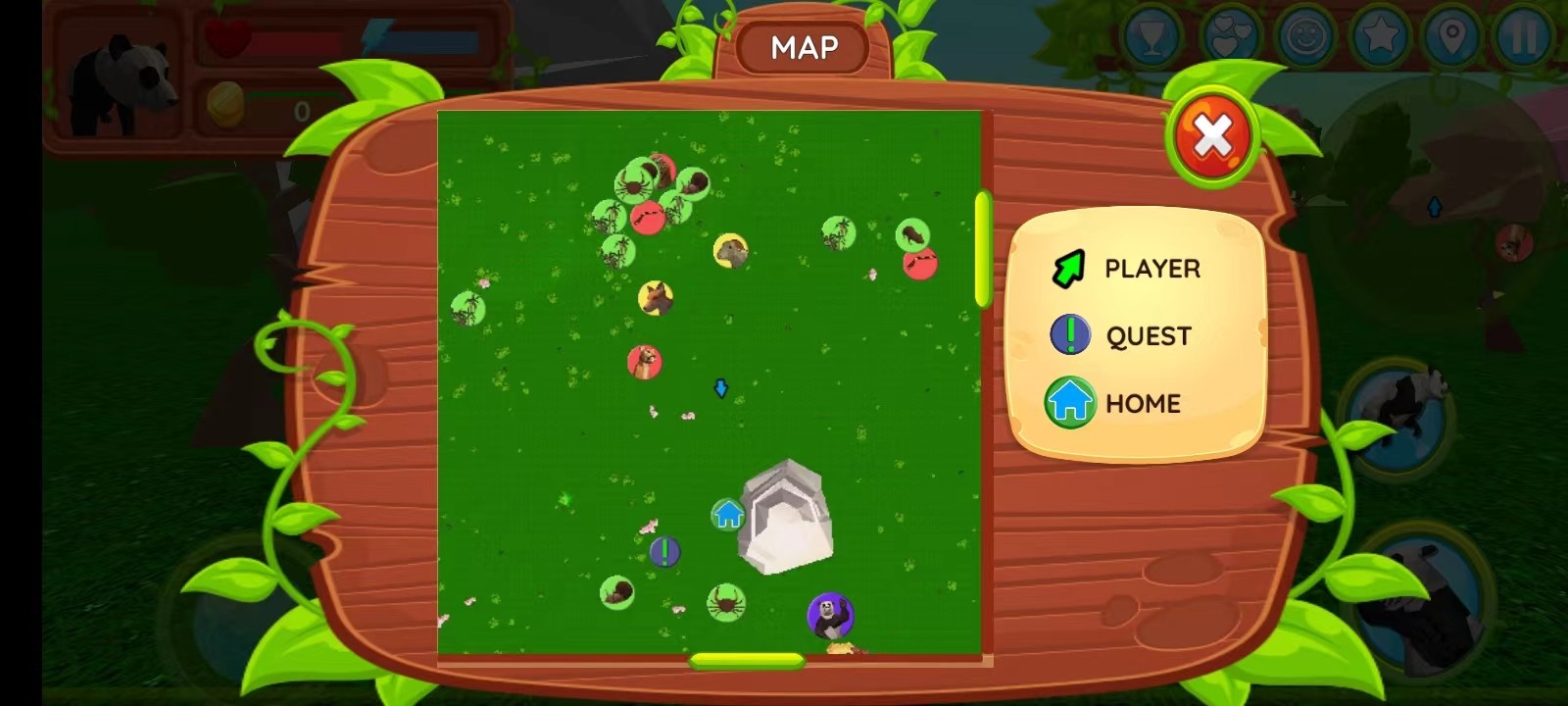
Task: Select the blue player arrow on the map
Action: [x=721, y=388]
